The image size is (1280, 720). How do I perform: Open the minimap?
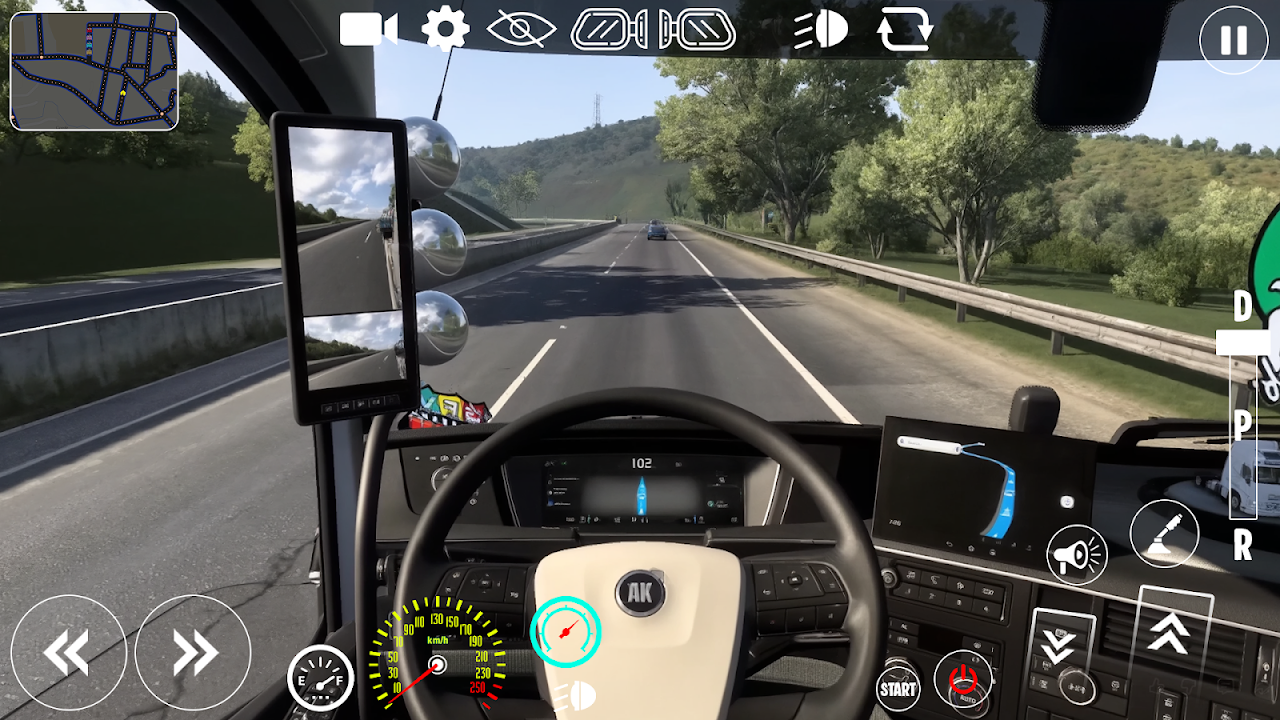point(94,71)
